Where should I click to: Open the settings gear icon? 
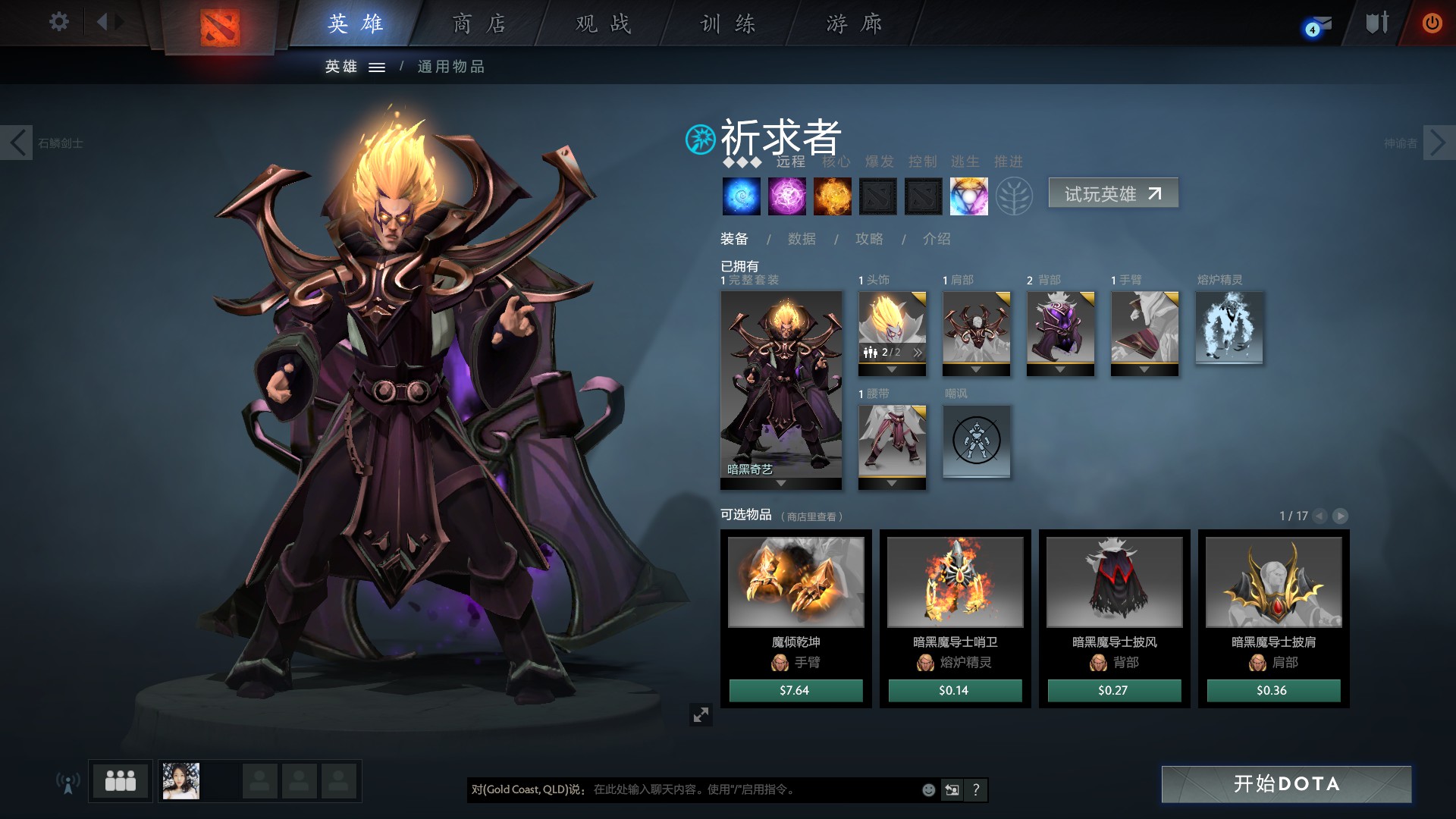click(58, 22)
